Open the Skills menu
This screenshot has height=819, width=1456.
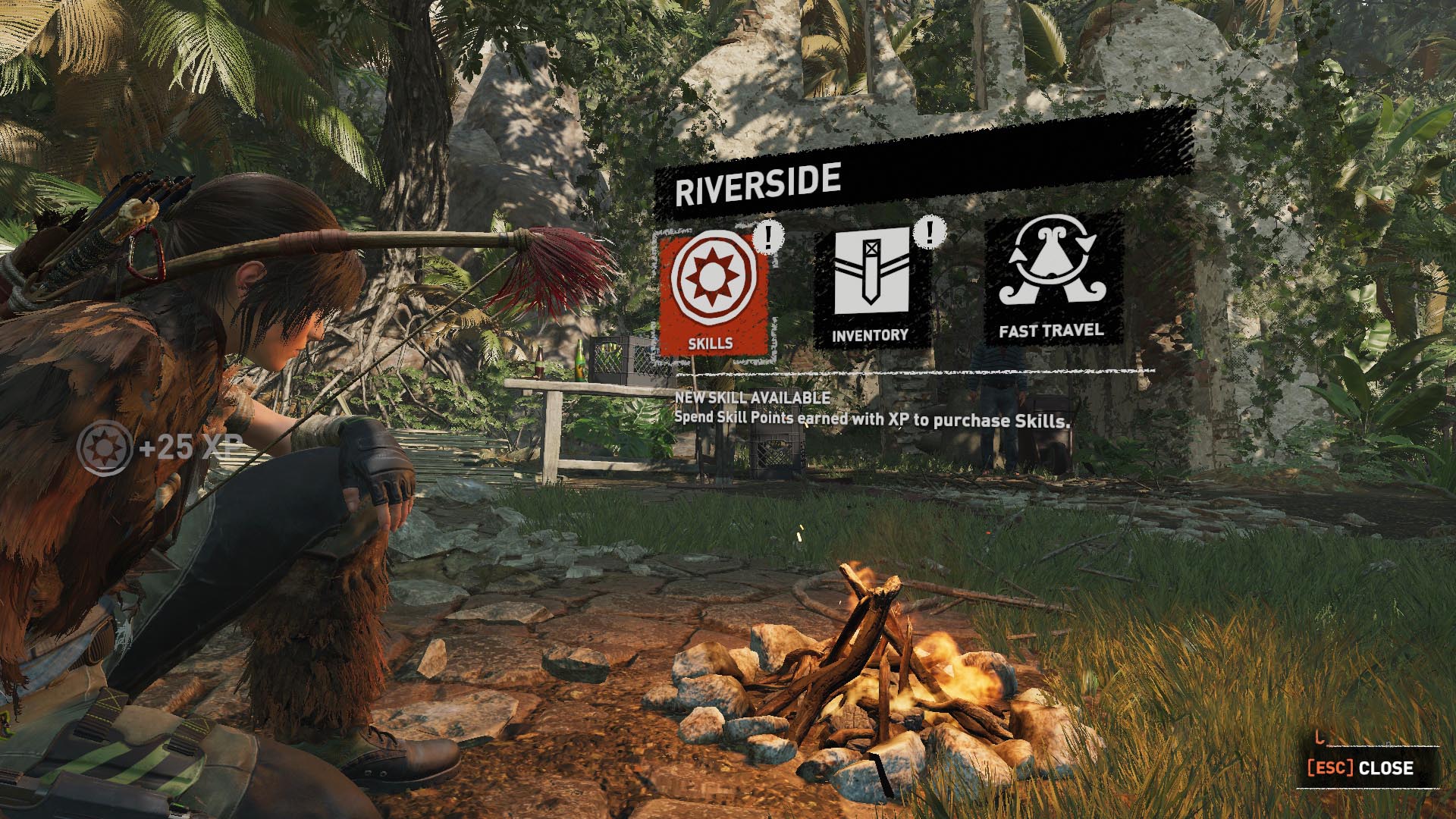pyautogui.click(x=711, y=293)
